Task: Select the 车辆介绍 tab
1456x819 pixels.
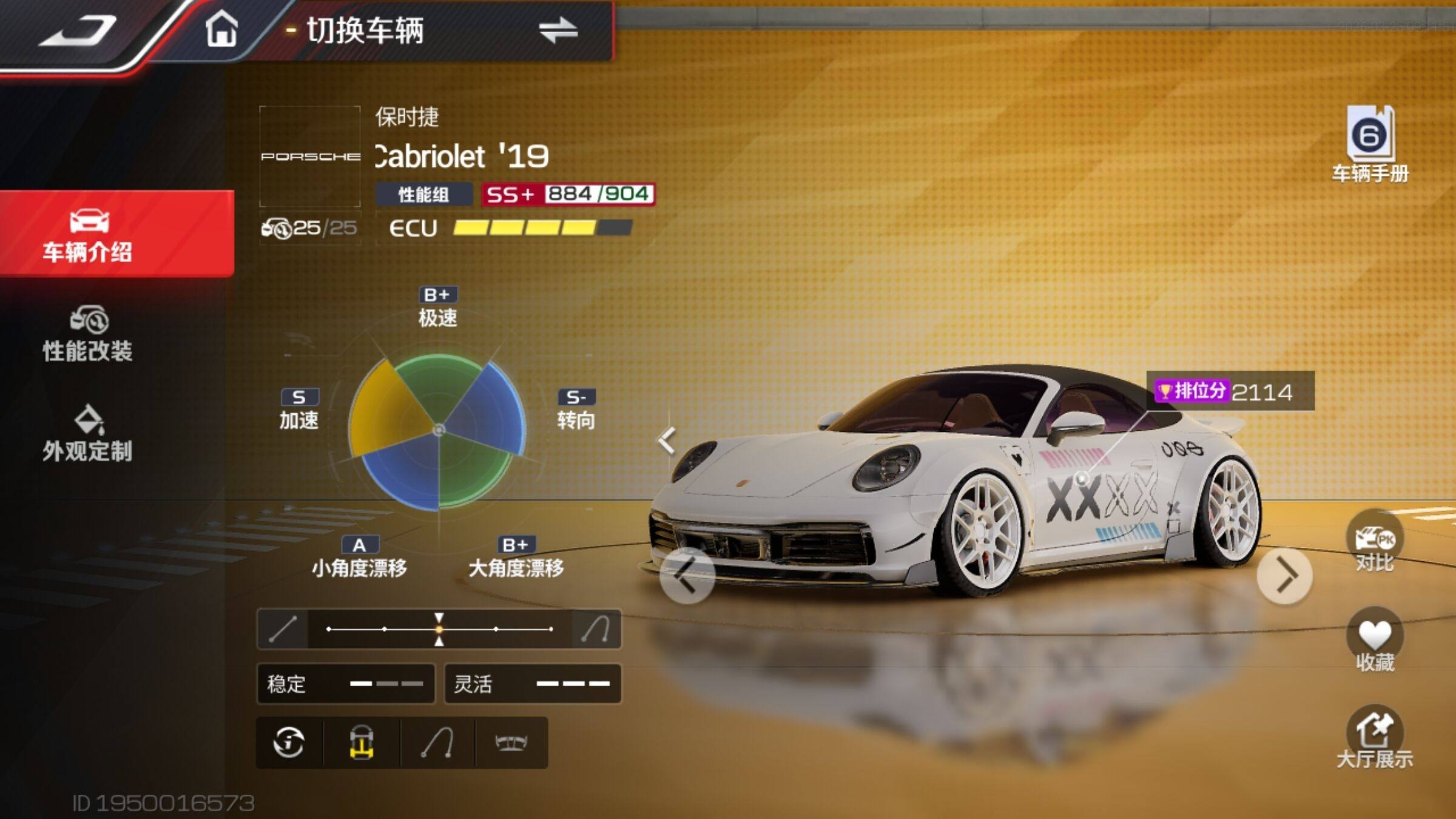Action: [x=89, y=235]
